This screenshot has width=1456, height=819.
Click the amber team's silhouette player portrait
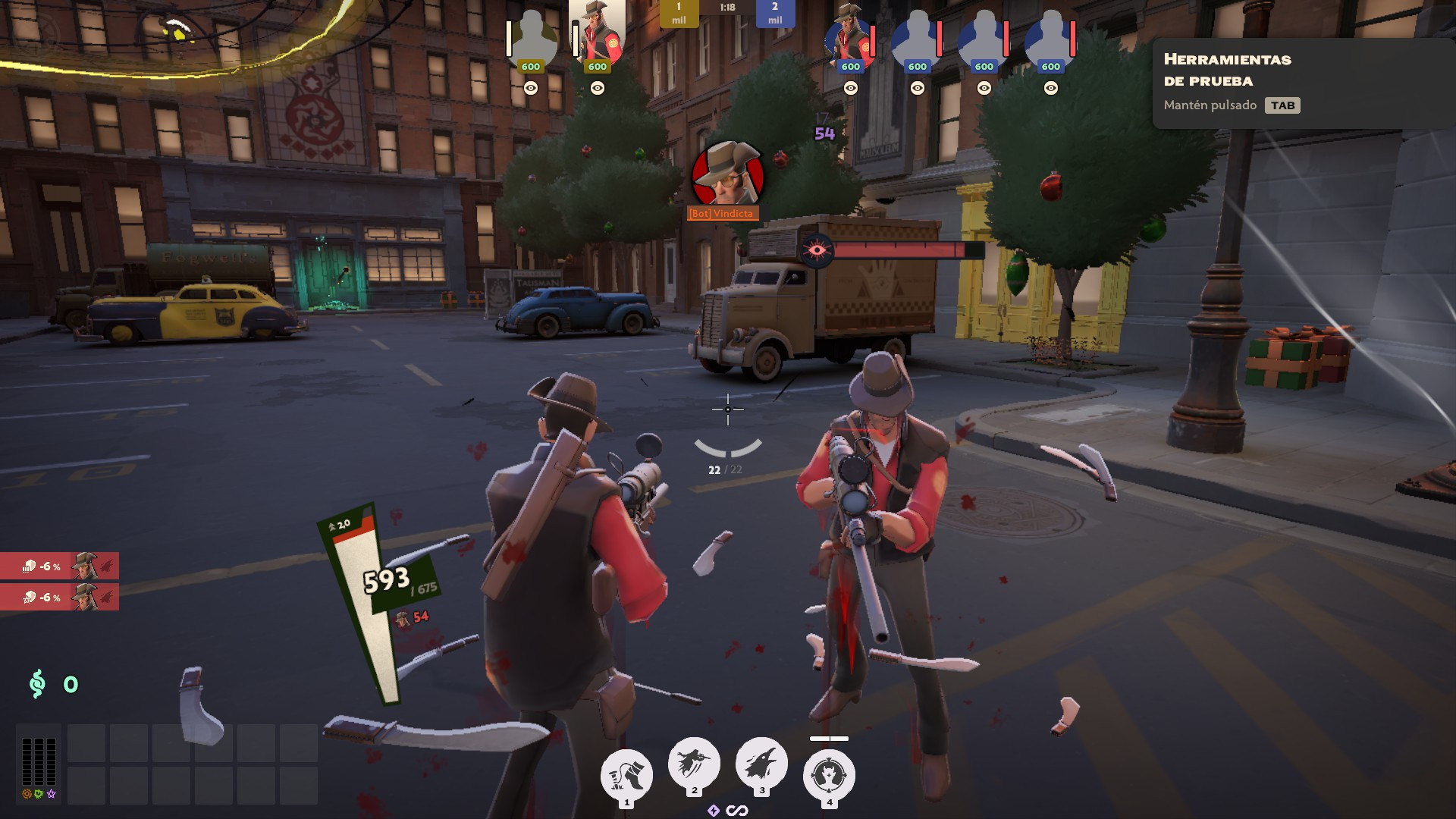[531, 38]
